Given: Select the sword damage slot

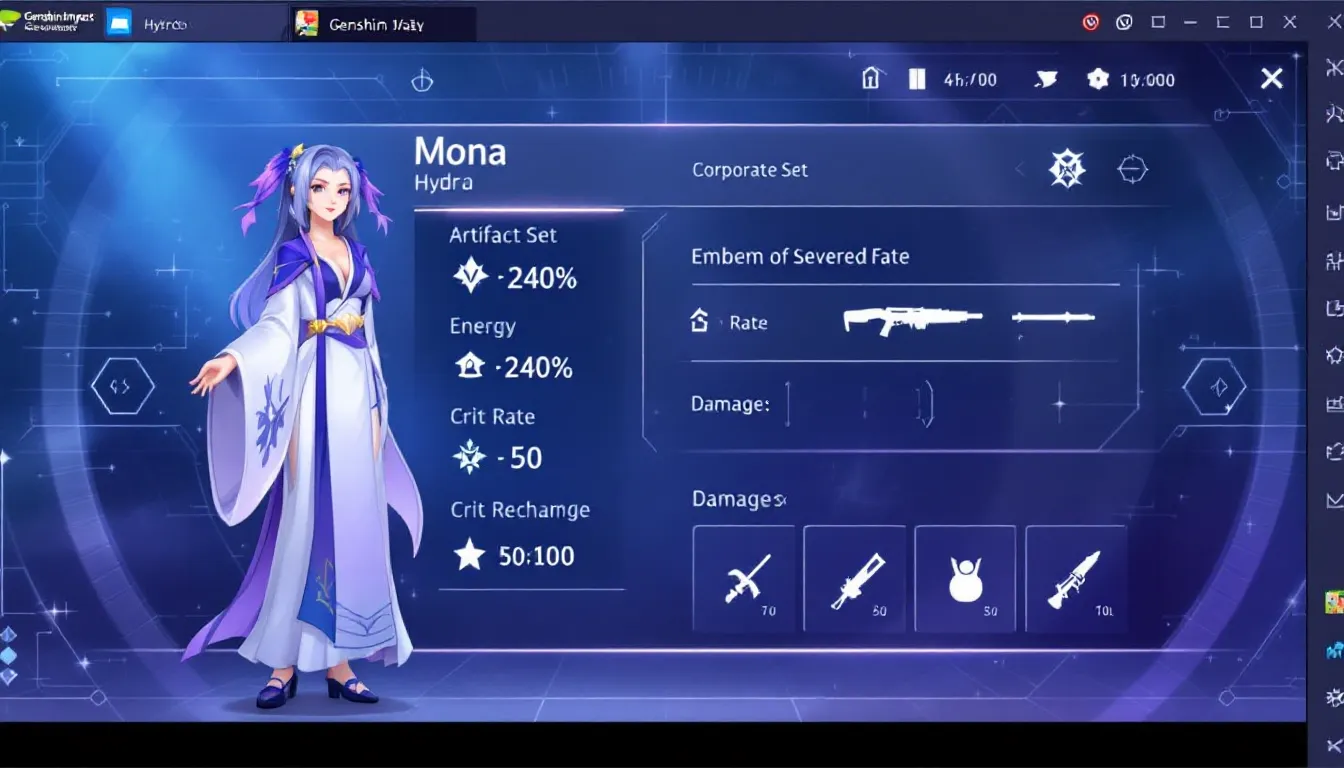Looking at the screenshot, I should coord(745,579).
